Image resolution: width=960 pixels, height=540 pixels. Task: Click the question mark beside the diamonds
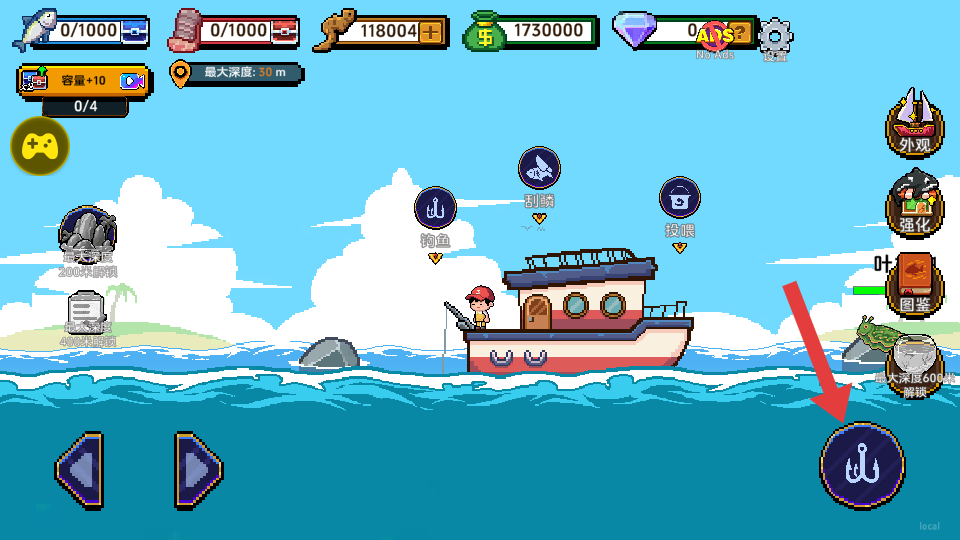(x=739, y=32)
